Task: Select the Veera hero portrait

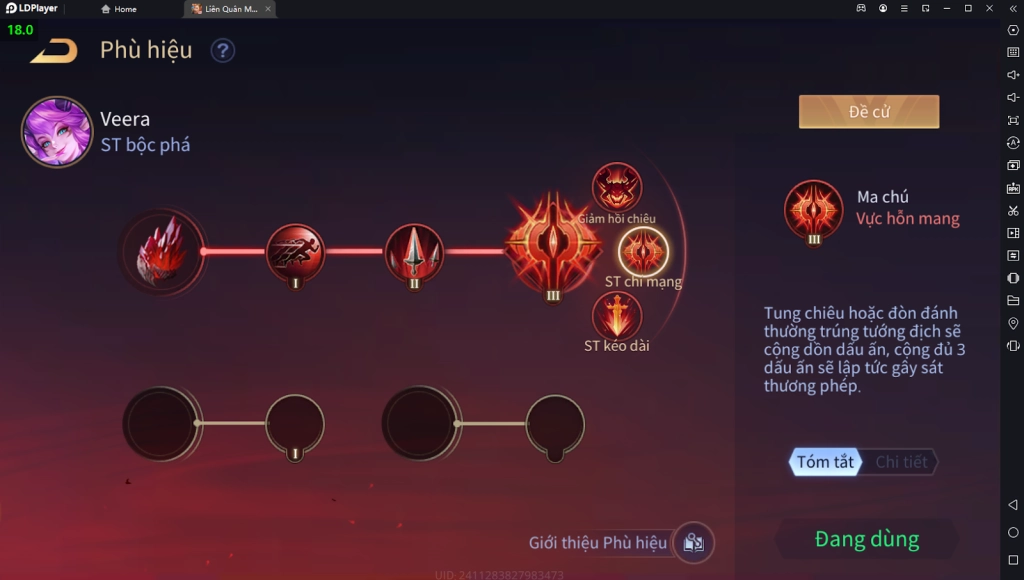Action: click(56, 131)
